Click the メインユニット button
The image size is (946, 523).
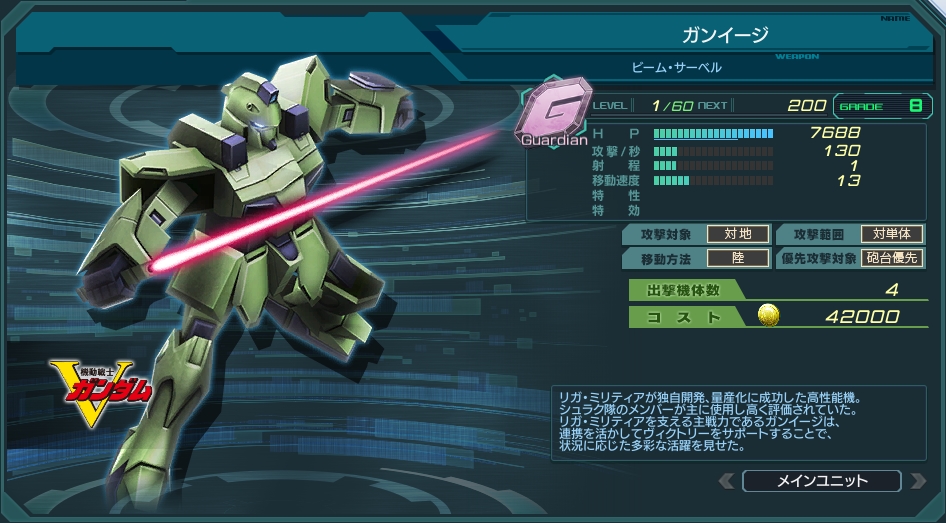[x=822, y=481]
